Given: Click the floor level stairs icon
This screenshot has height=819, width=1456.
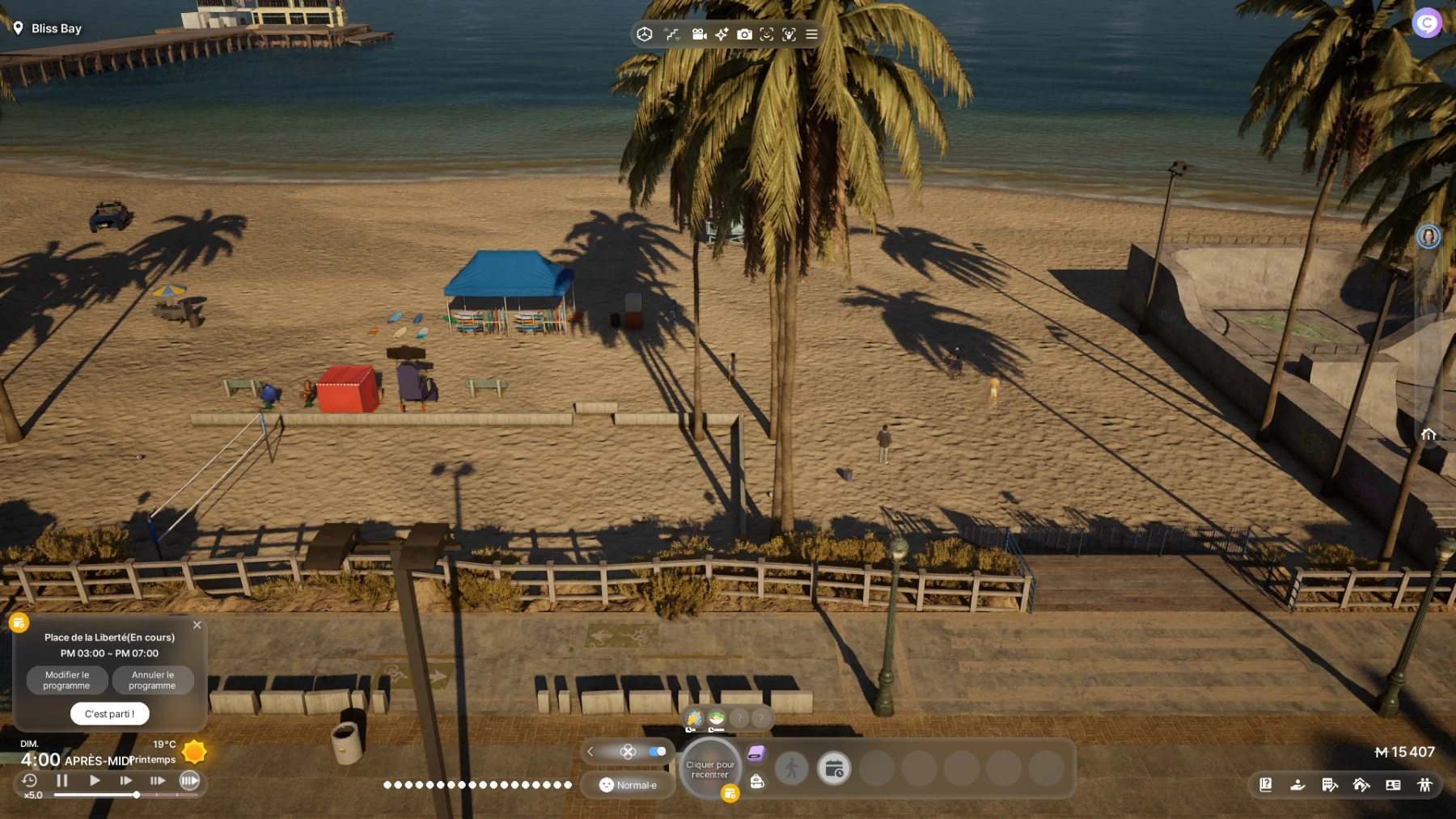Looking at the screenshot, I should 671,34.
